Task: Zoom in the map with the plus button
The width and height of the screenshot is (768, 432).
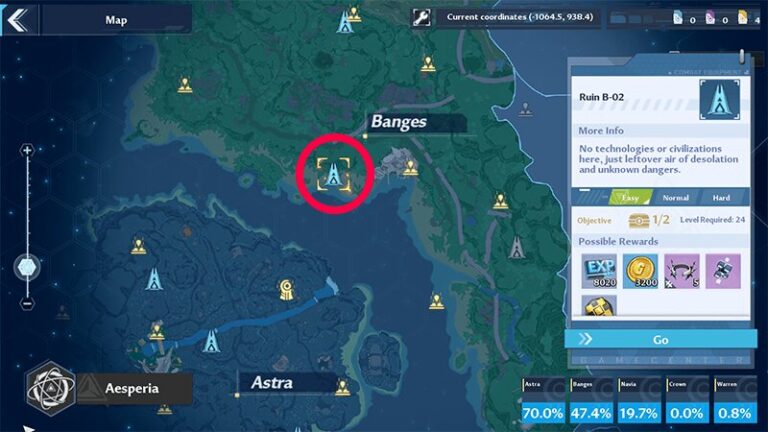Action: 27,150
